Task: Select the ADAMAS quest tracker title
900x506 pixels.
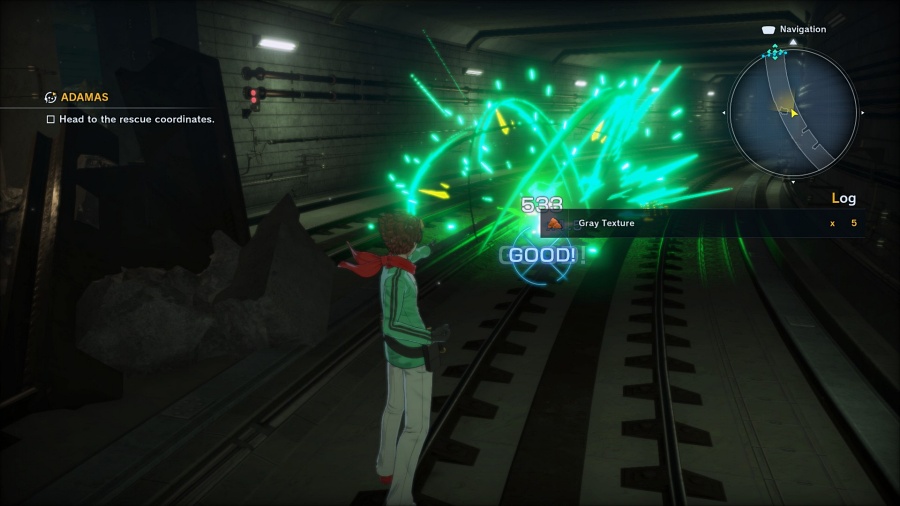Action: pyautogui.click(x=84, y=97)
